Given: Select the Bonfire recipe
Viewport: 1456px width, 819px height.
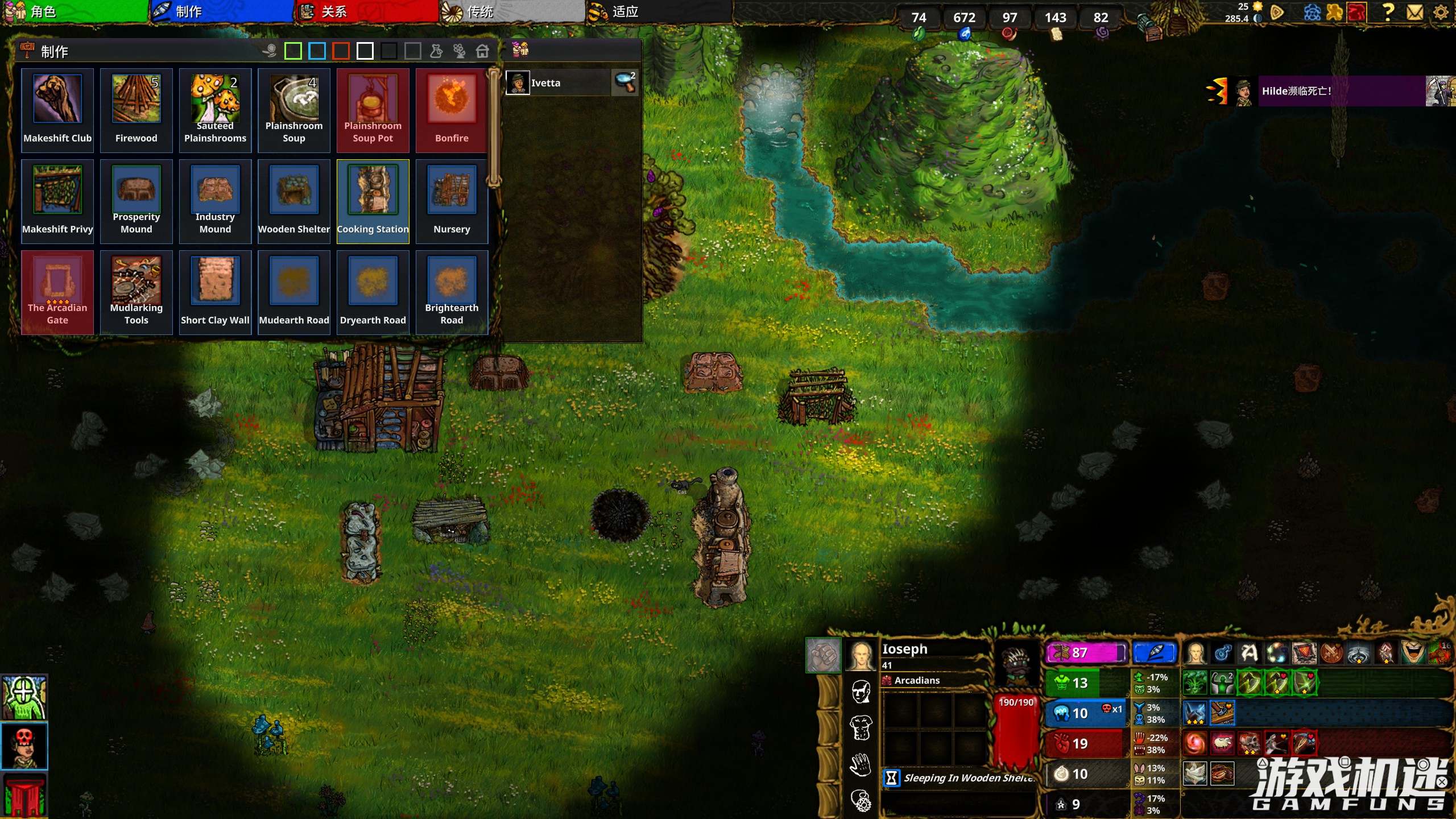Looking at the screenshot, I should pyautogui.click(x=451, y=109).
